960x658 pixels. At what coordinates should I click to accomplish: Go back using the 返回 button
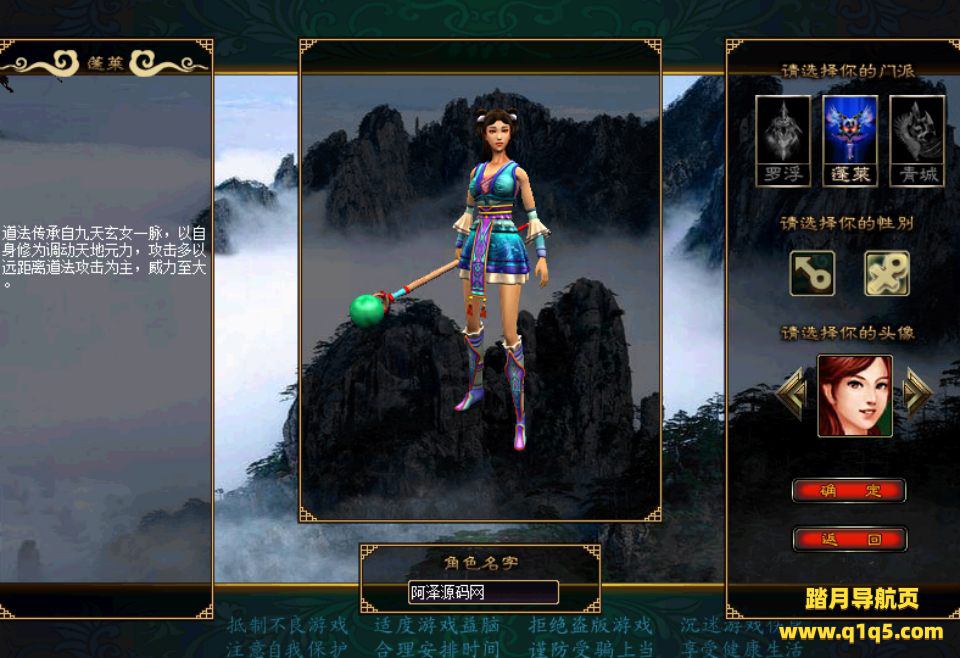(x=849, y=539)
